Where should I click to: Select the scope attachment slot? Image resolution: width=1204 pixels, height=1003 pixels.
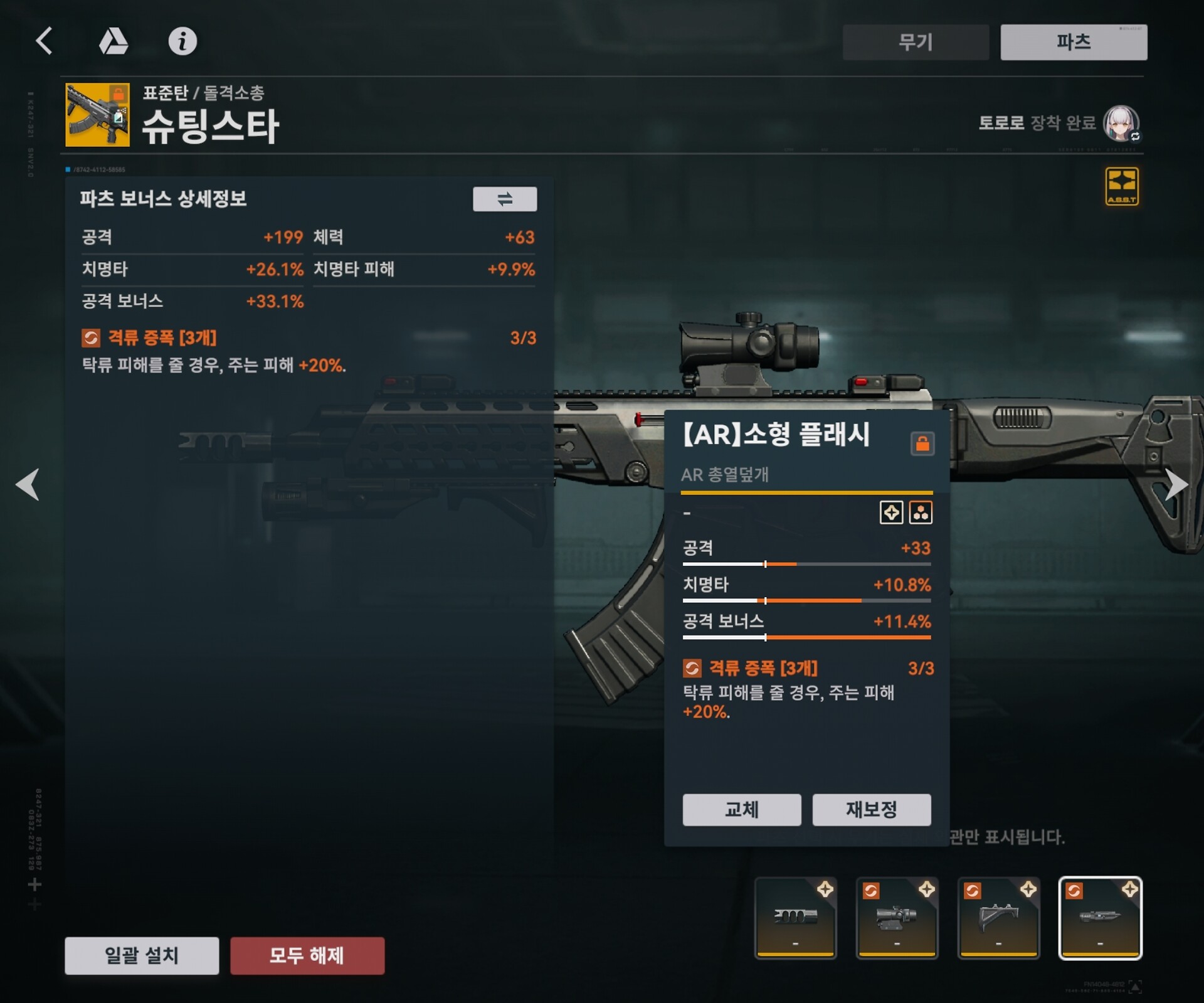pyautogui.click(x=897, y=918)
